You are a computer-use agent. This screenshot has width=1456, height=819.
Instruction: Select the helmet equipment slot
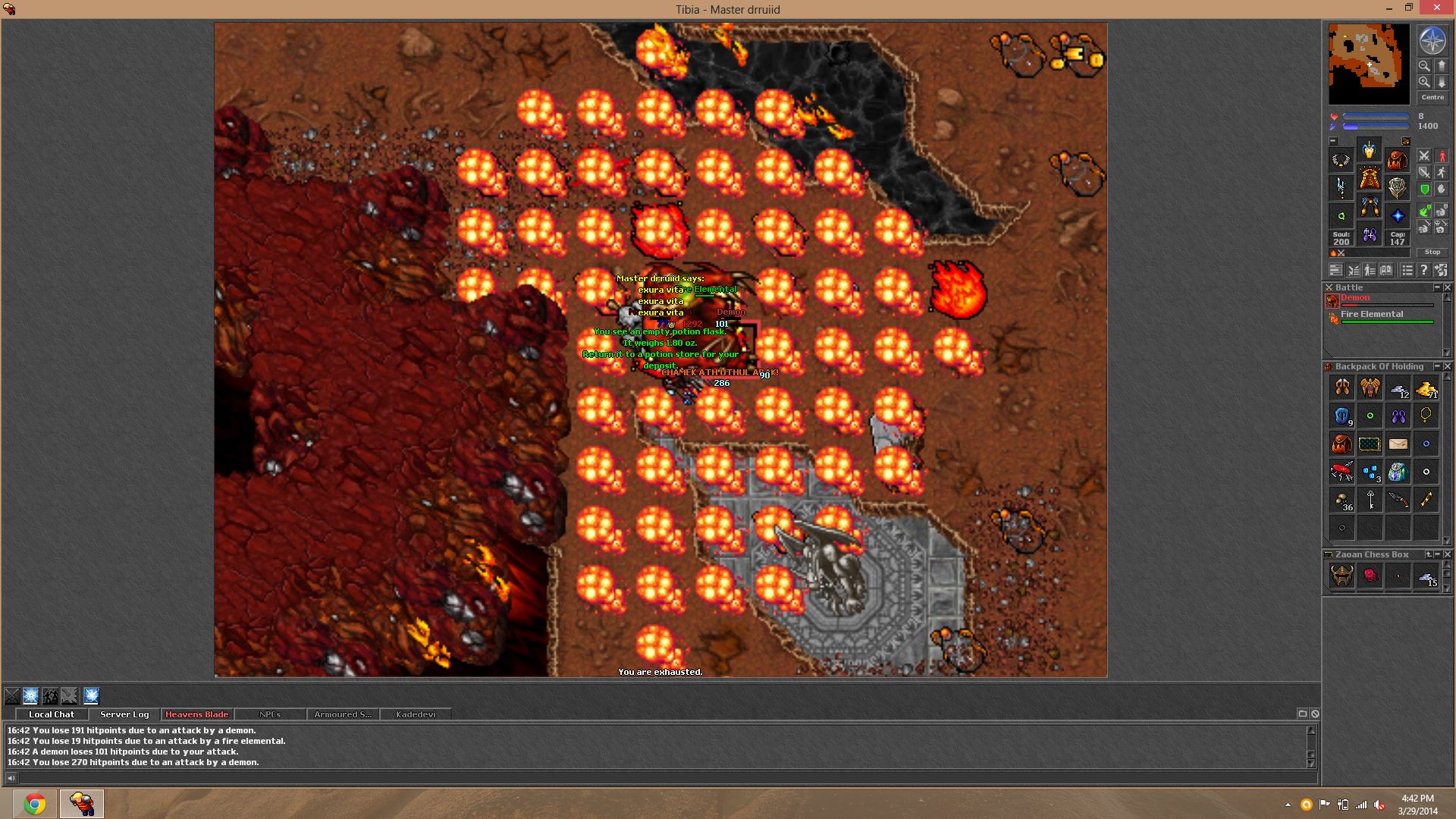tap(1369, 151)
